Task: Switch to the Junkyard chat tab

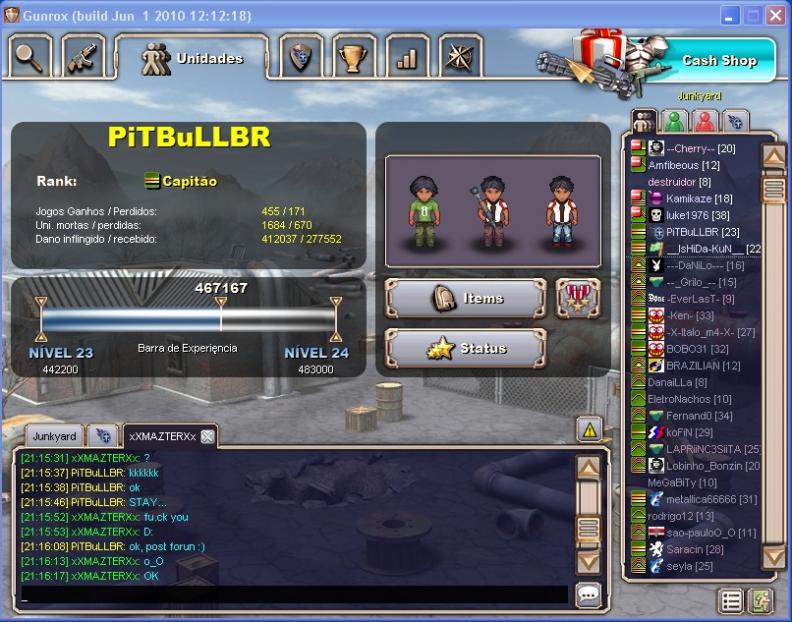Action: [x=54, y=436]
